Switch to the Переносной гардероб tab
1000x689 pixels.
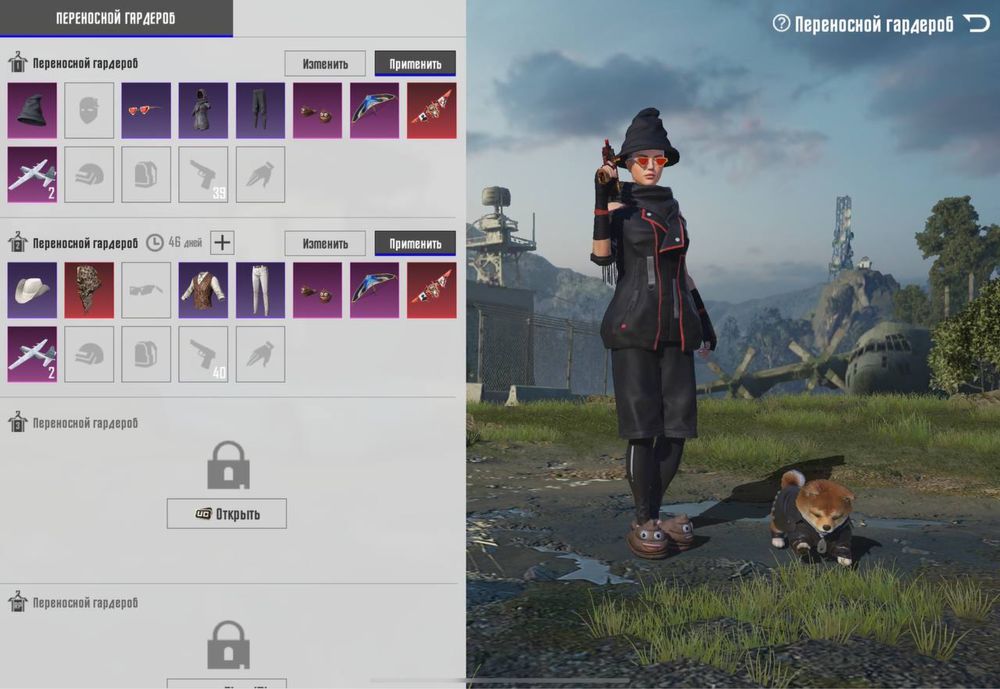point(116,18)
